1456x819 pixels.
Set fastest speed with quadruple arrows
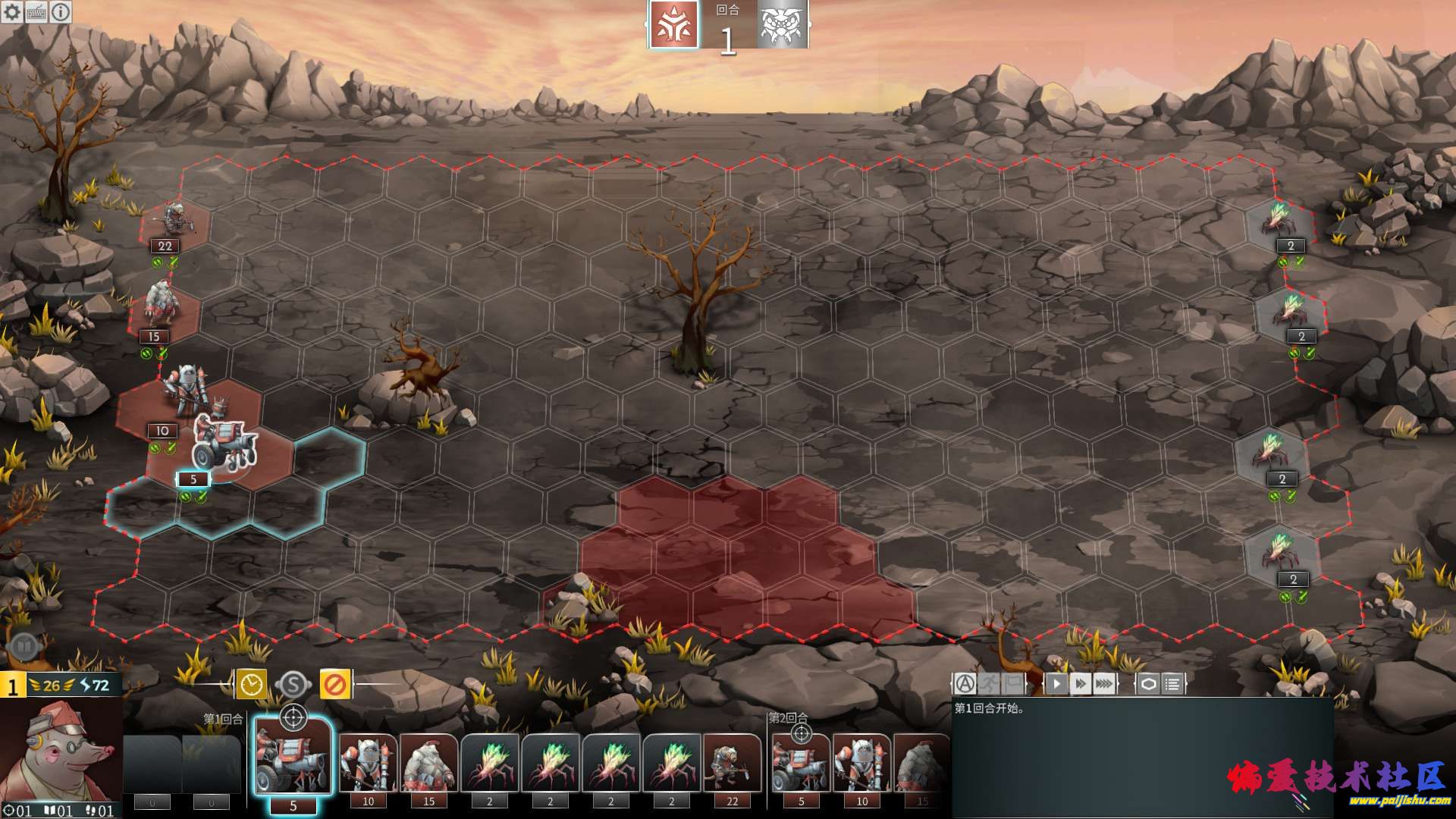1105,684
